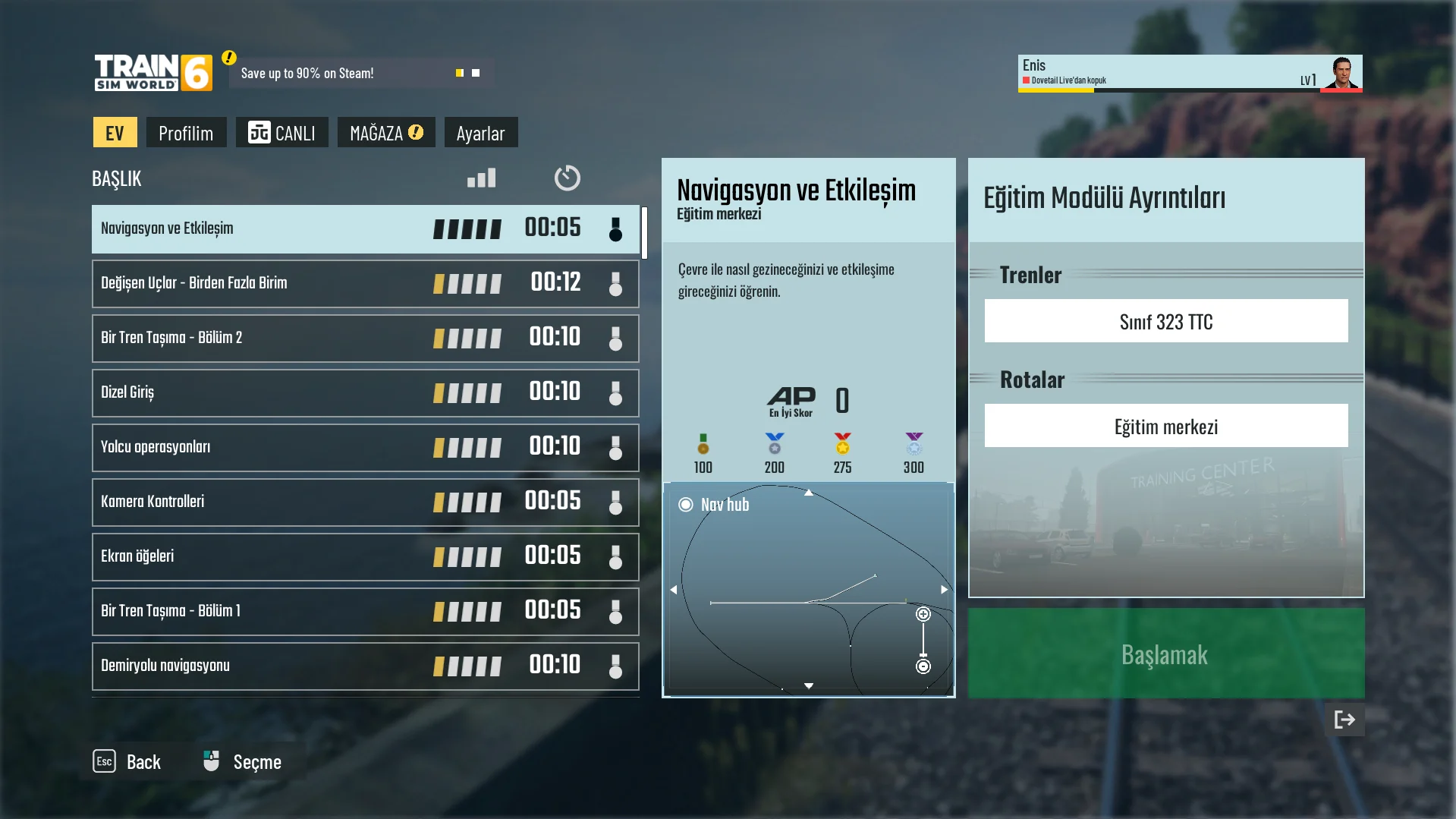This screenshot has width=1456, height=819.
Task: Open the Enis player profile banner
Action: 1189,73
